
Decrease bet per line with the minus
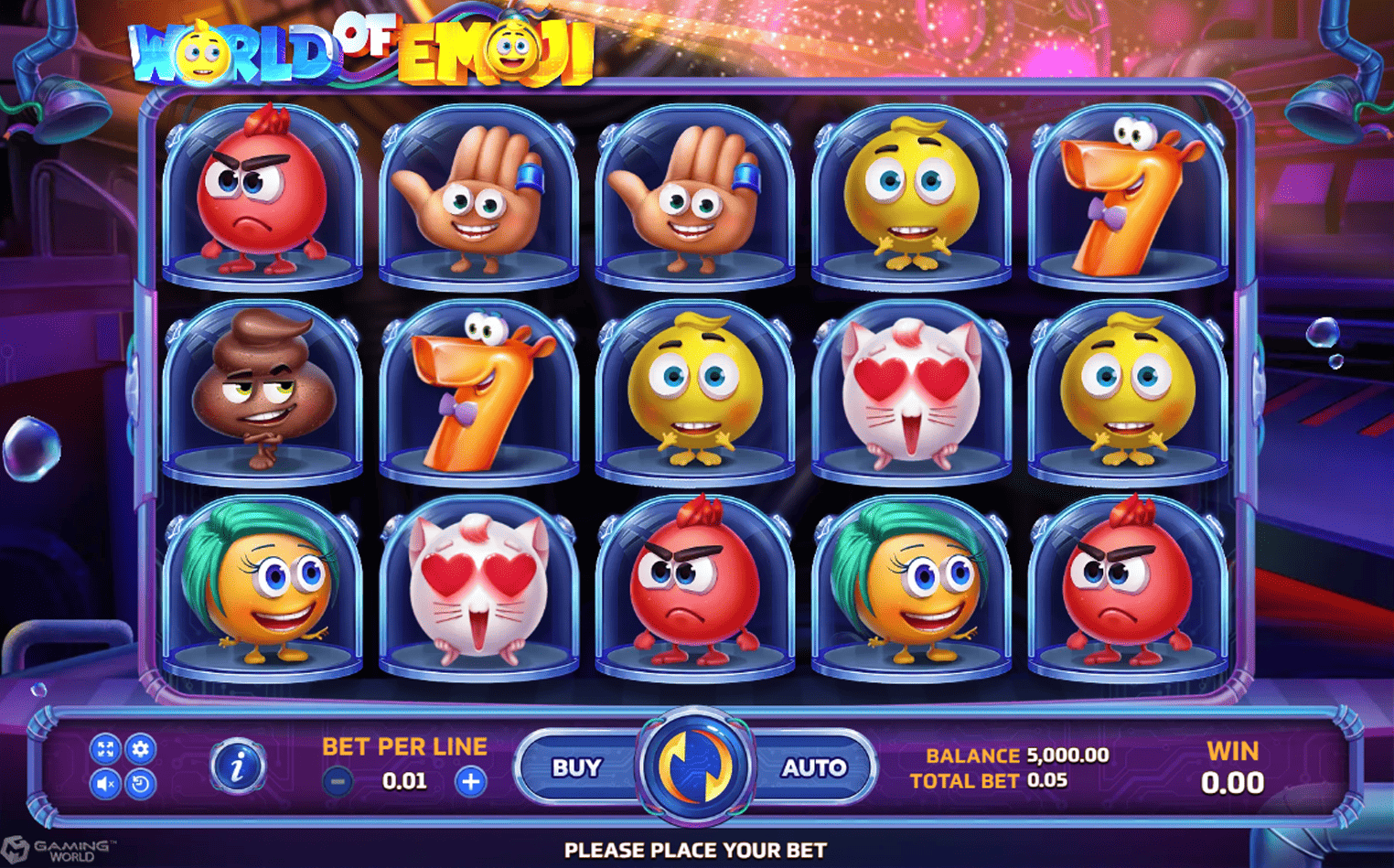[x=338, y=781]
